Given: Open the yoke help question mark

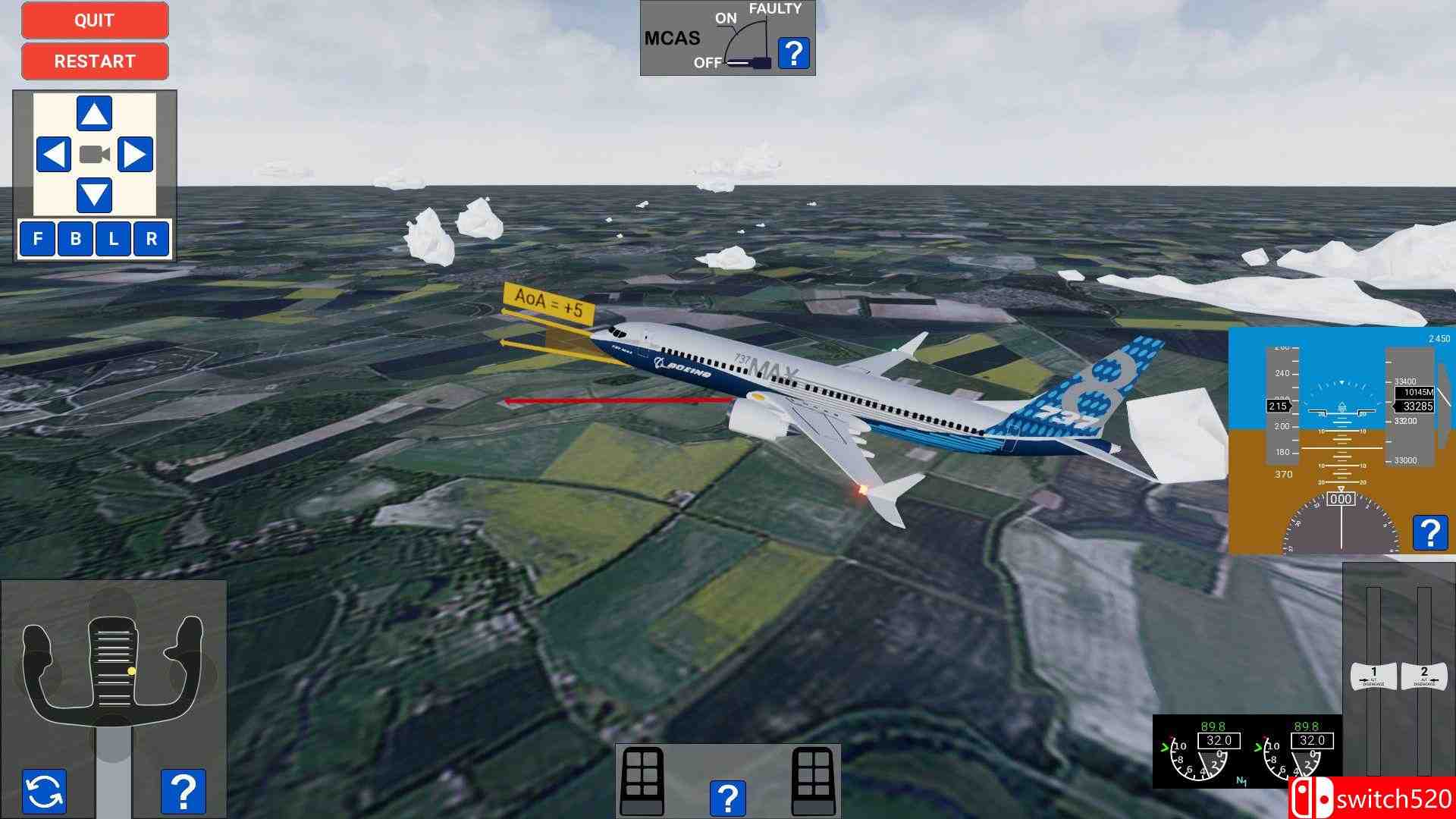Looking at the screenshot, I should coord(182,789).
